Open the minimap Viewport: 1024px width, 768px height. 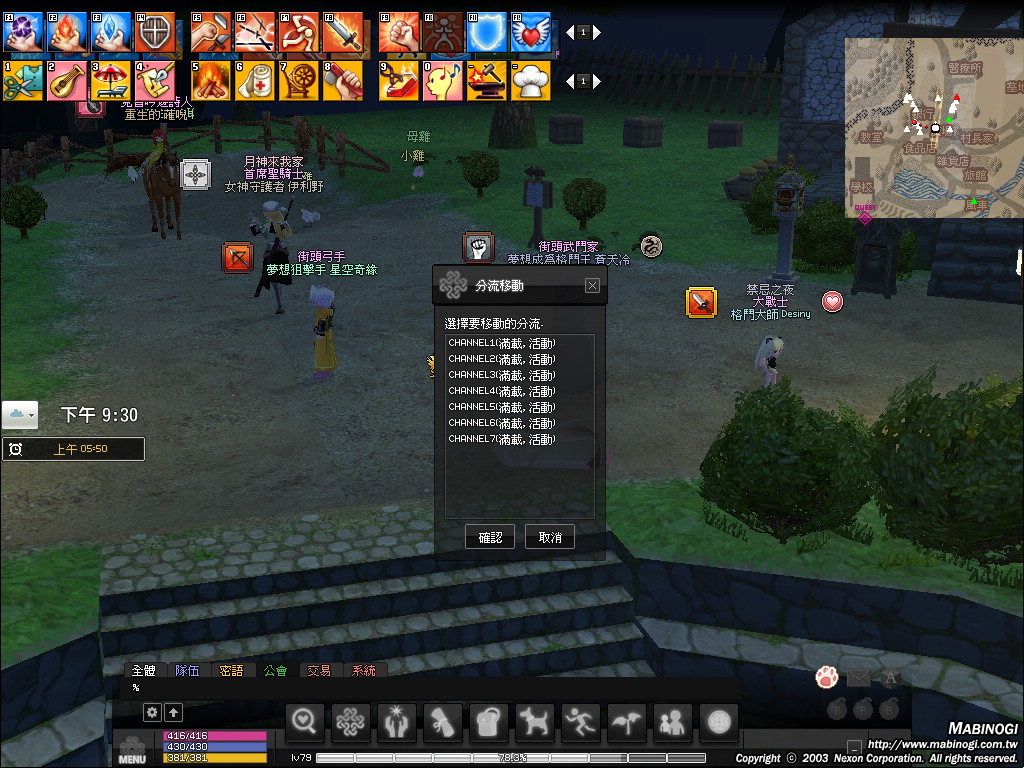coord(932,128)
